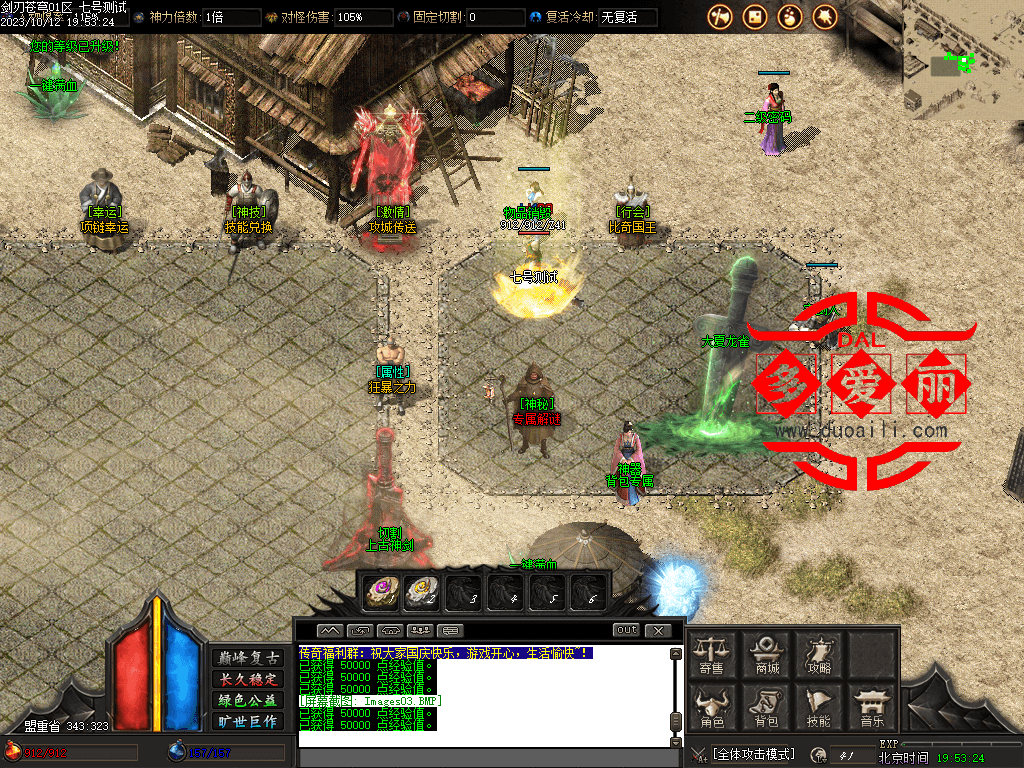
Task: Click the potion flask round icon
Action: (x=790, y=17)
